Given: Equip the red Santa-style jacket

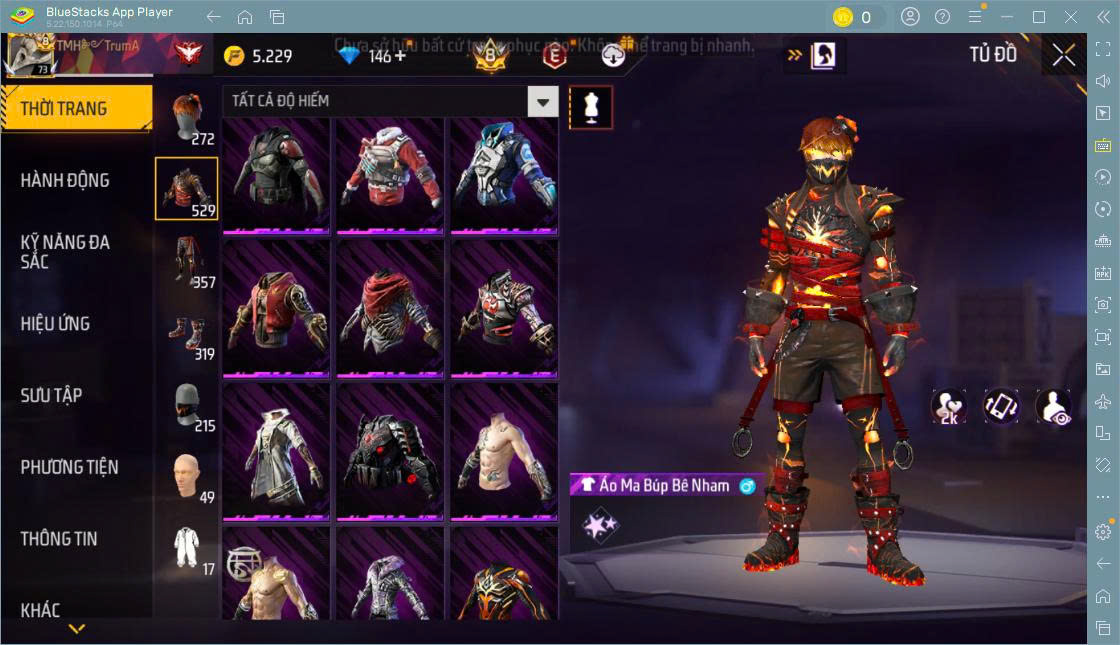Looking at the screenshot, I should point(390,175).
